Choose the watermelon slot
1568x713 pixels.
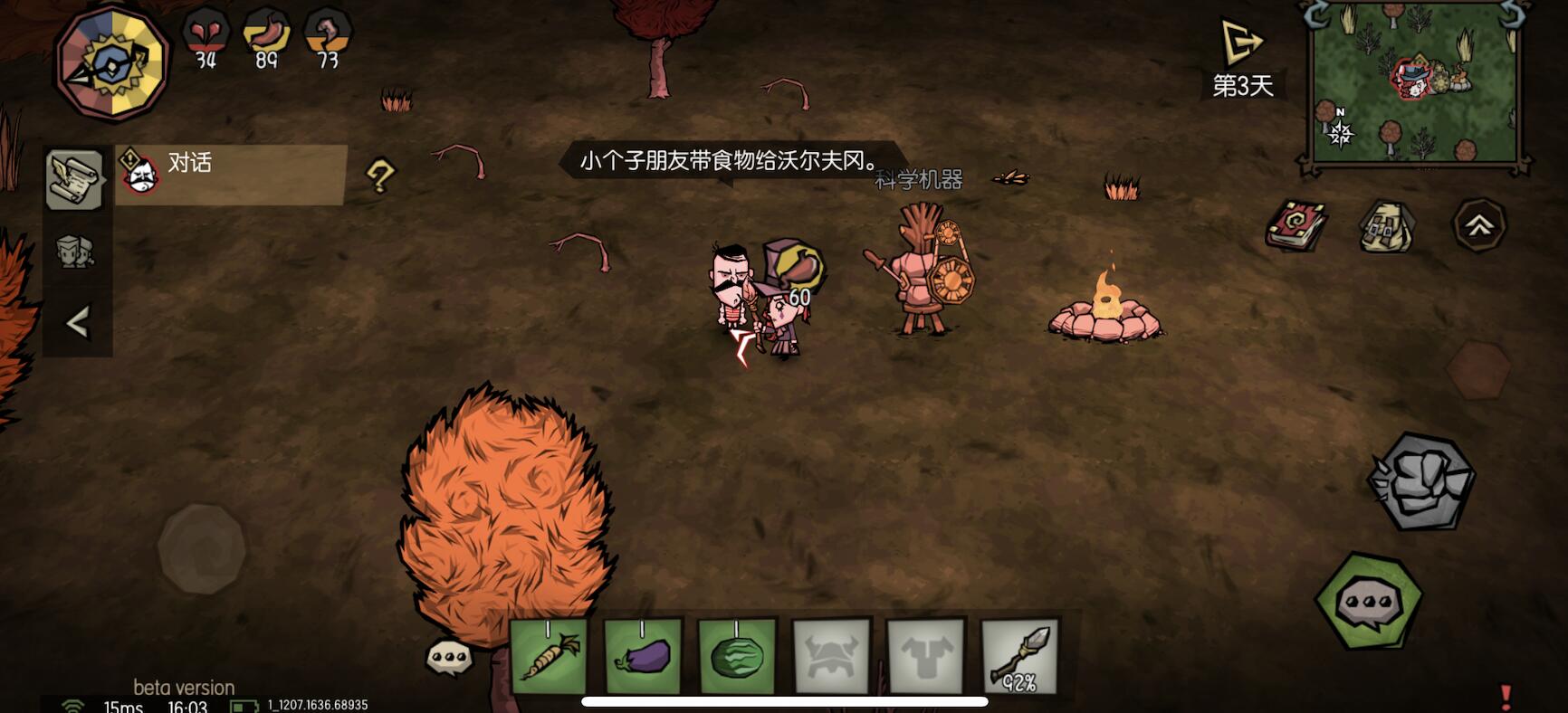737,656
